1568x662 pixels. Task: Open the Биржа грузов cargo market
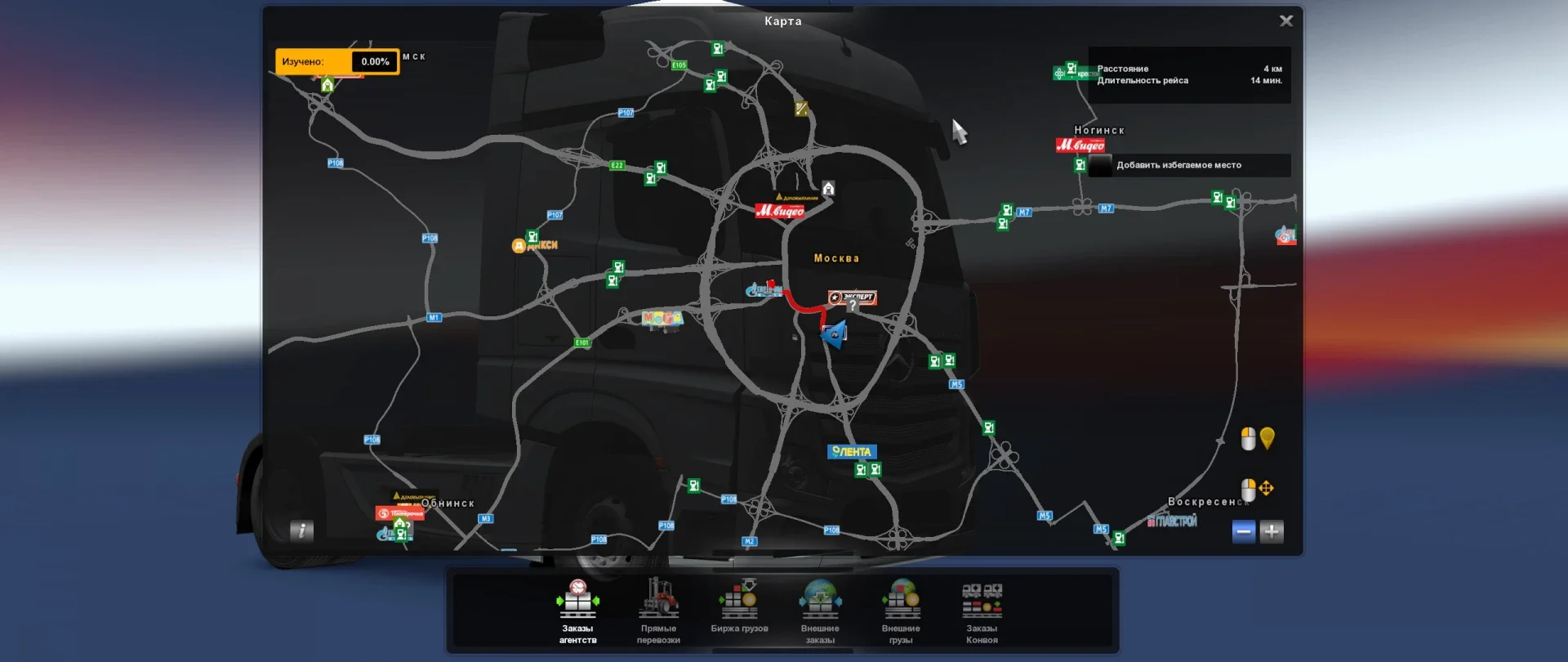(x=739, y=609)
